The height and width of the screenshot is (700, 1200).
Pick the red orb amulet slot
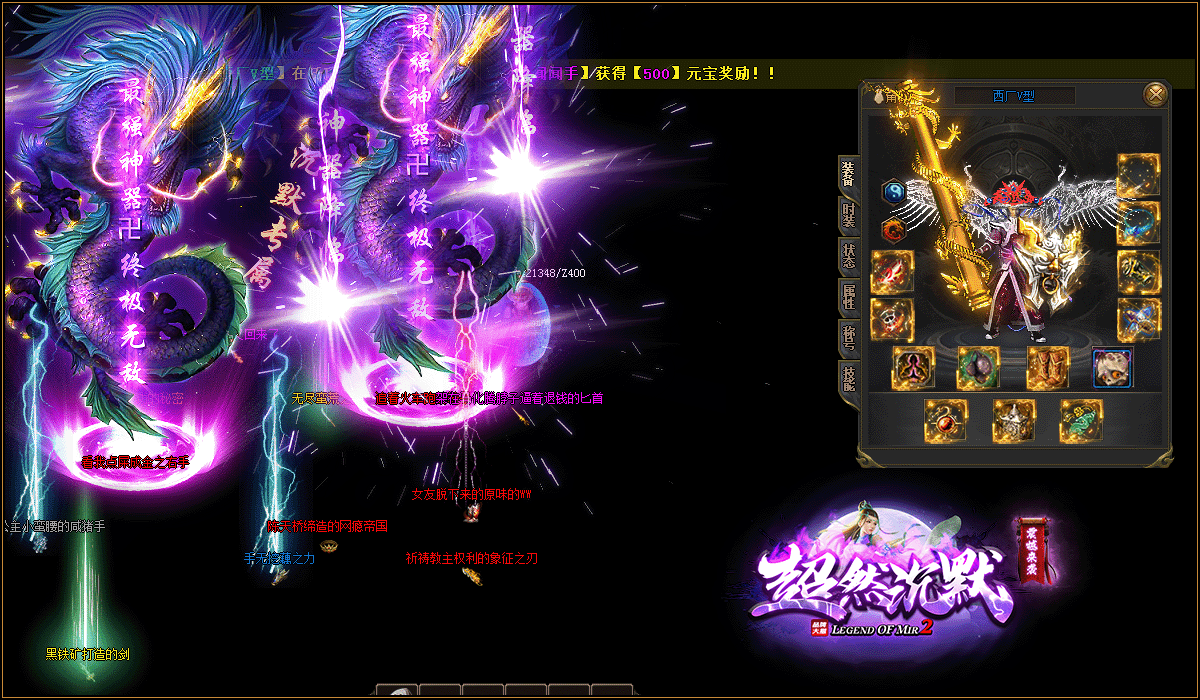point(945,420)
